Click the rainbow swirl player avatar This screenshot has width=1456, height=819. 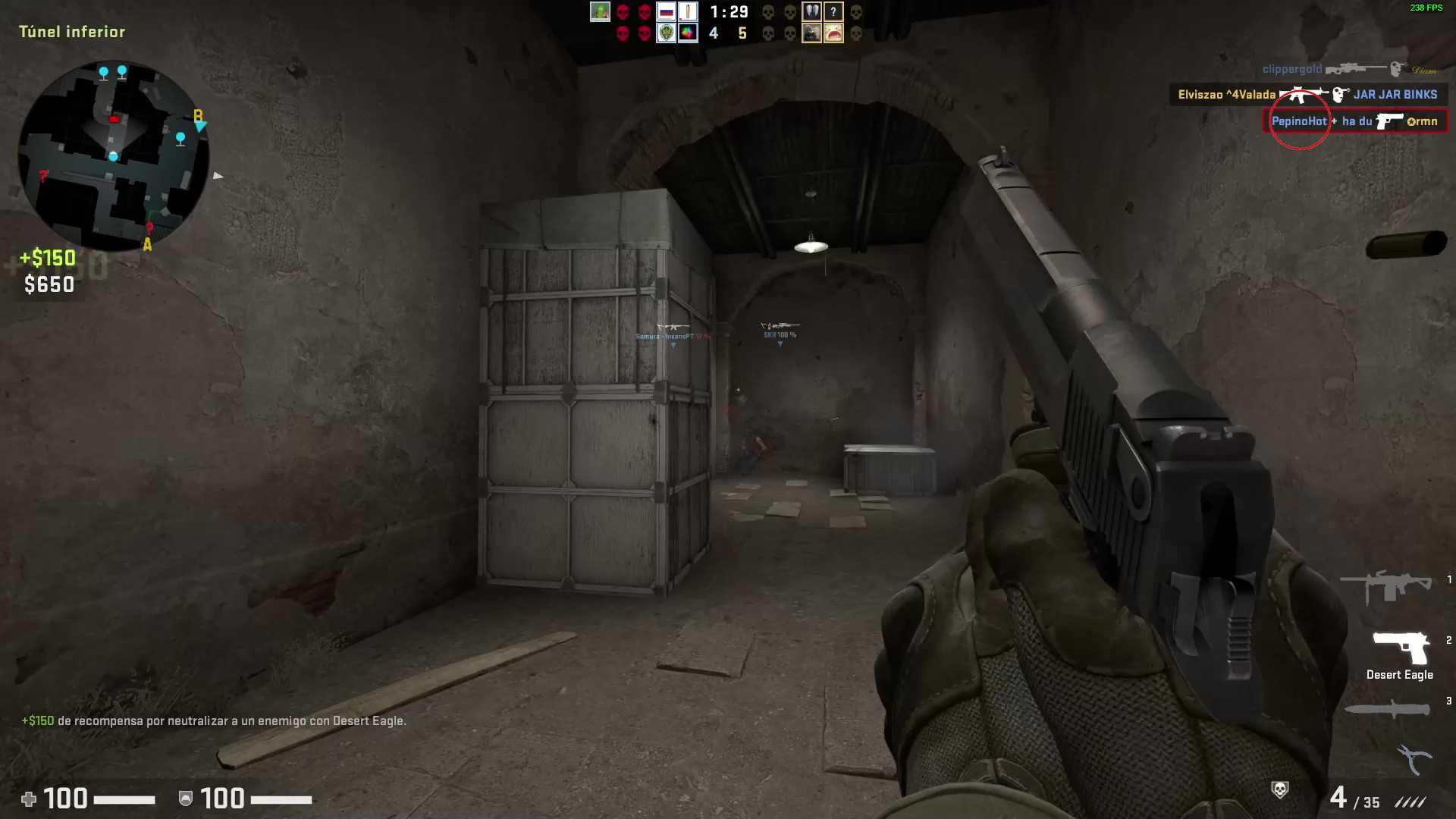[688, 33]
